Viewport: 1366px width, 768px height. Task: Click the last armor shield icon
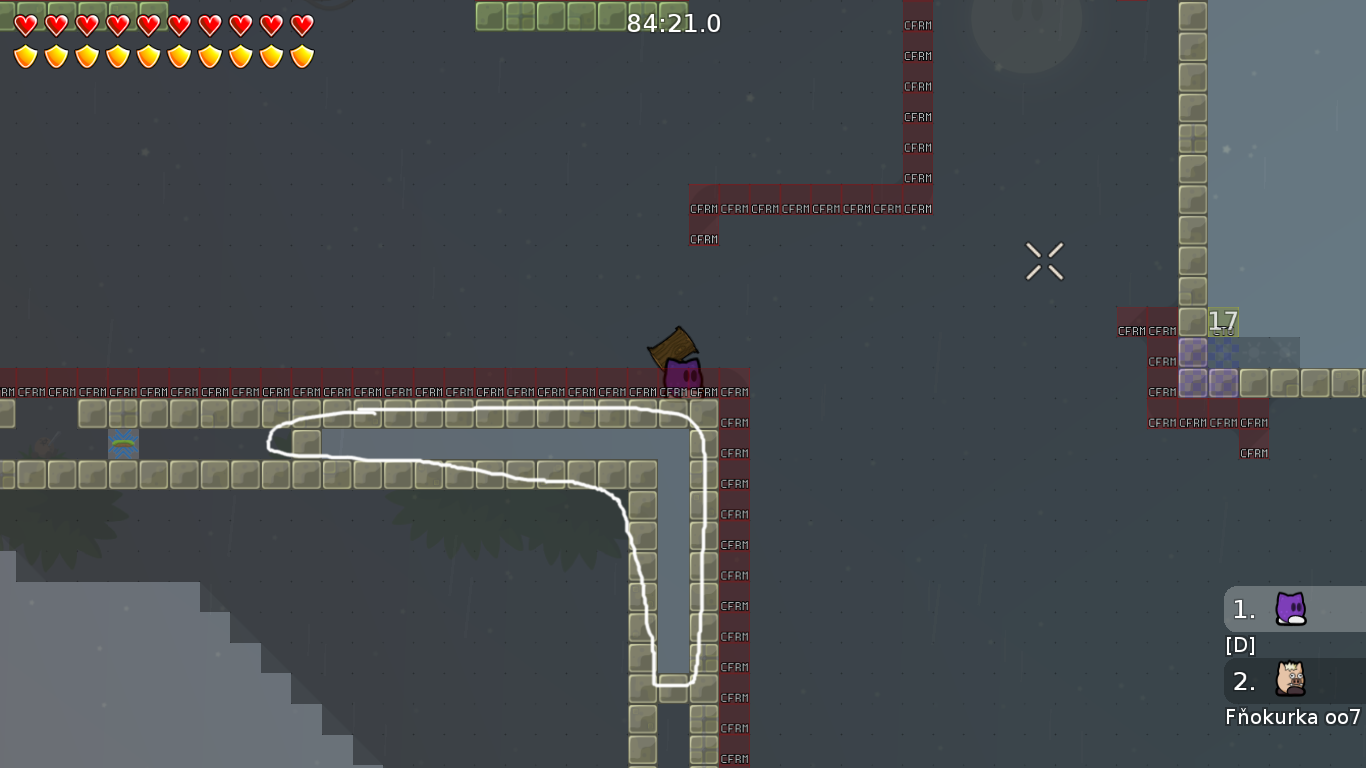point(300,56)
